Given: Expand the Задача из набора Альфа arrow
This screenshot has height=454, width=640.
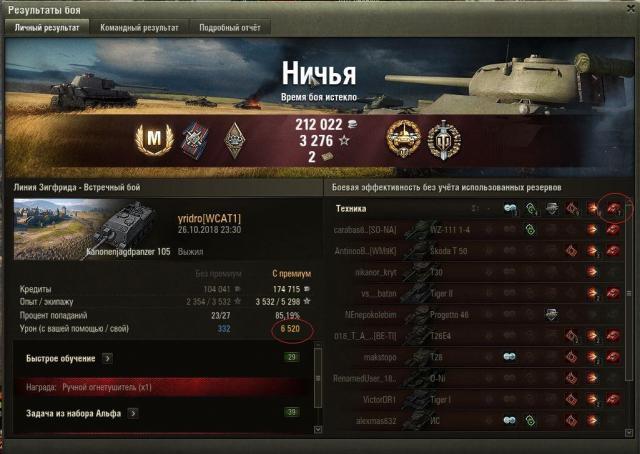Looking at the screenshot, I should 134,412.
